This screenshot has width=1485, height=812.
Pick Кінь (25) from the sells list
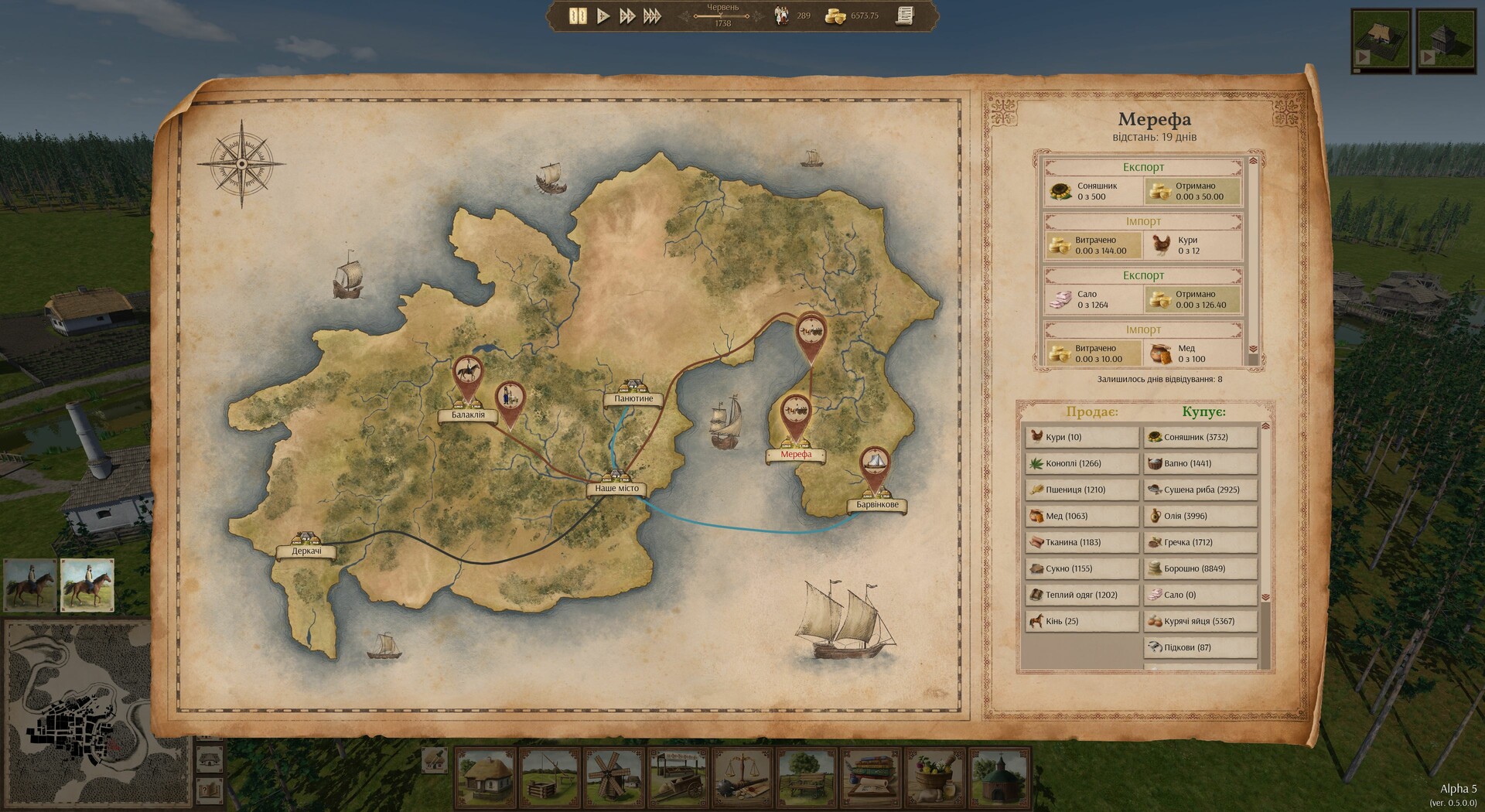tap(1081, 621)
